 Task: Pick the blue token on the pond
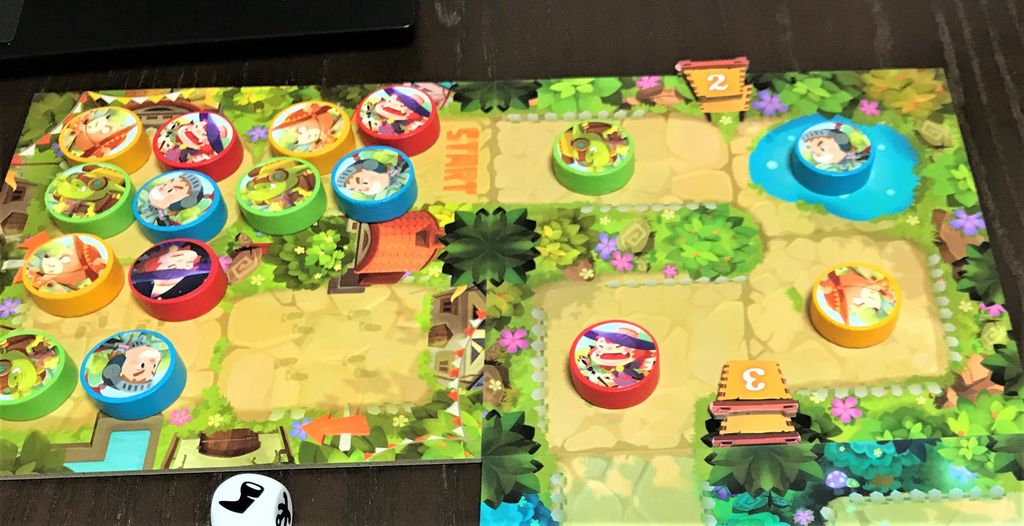click(832, 154)
